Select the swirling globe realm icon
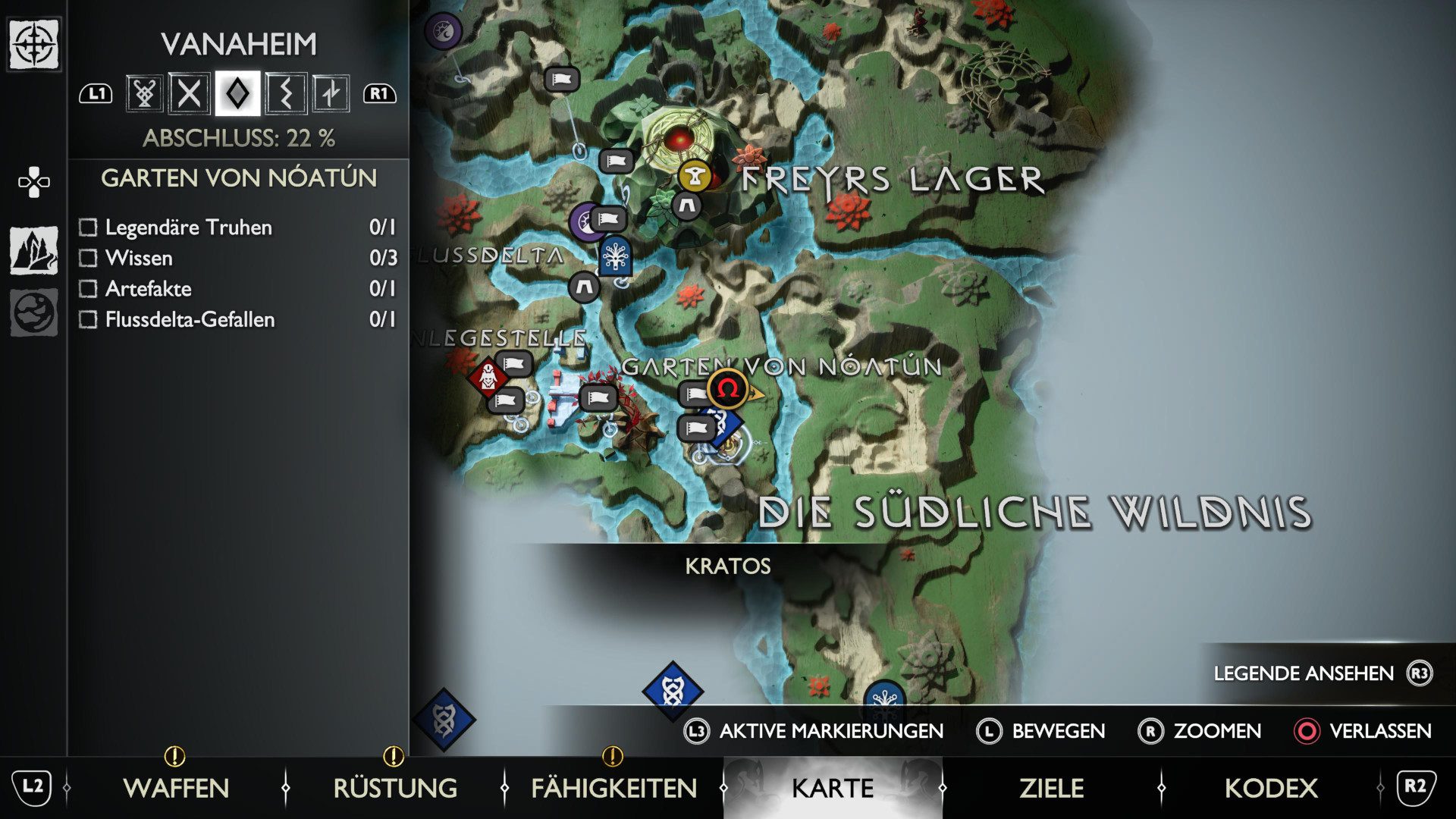The height and width of the screenshot is (819, 1456). (x=33, y=312)
